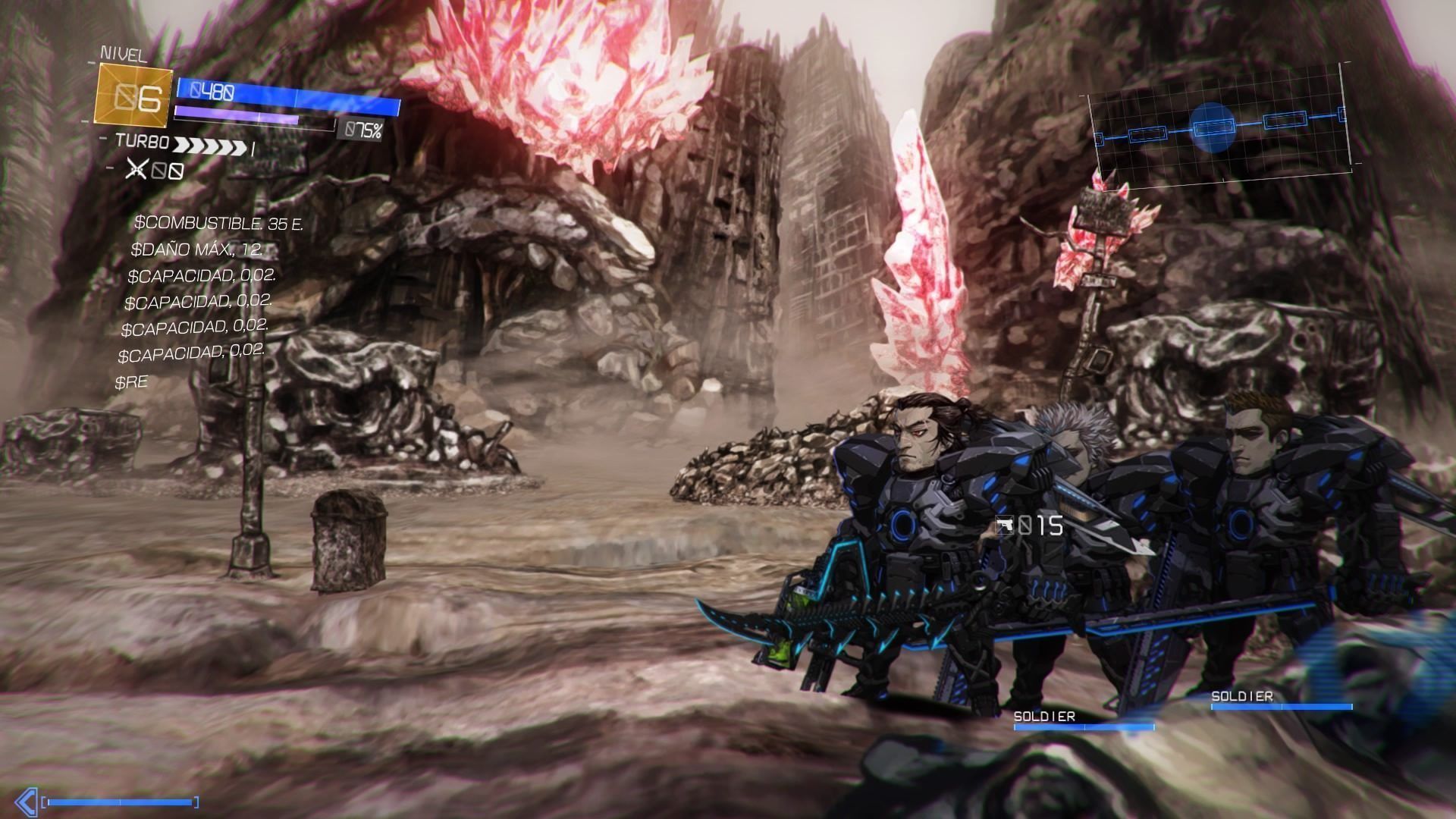Click the blue arrow icon at screen corner
1456x819 pixels.
(26, 802)
